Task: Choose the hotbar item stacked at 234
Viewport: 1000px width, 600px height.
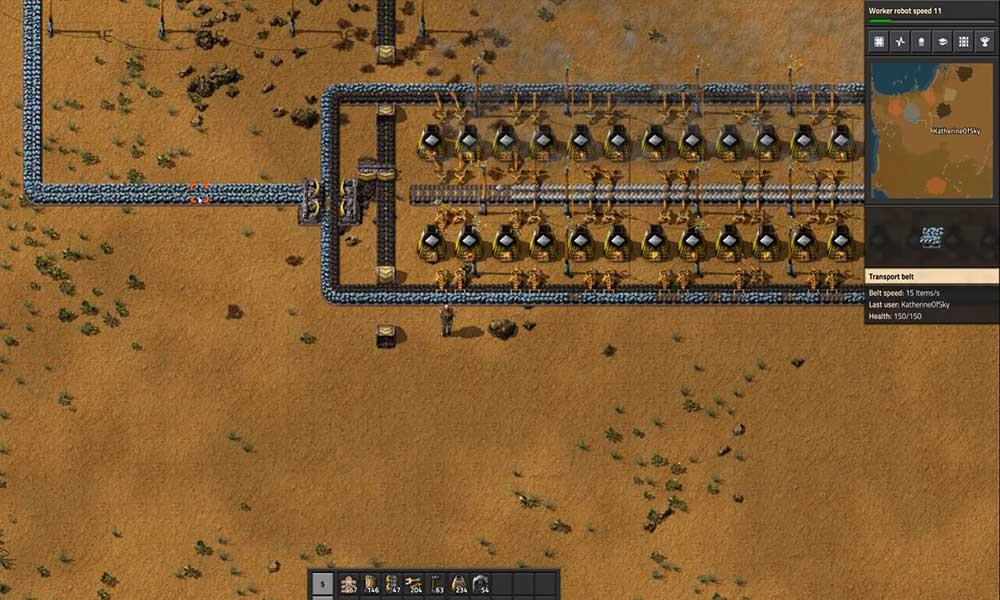Action: click(459, 585)
